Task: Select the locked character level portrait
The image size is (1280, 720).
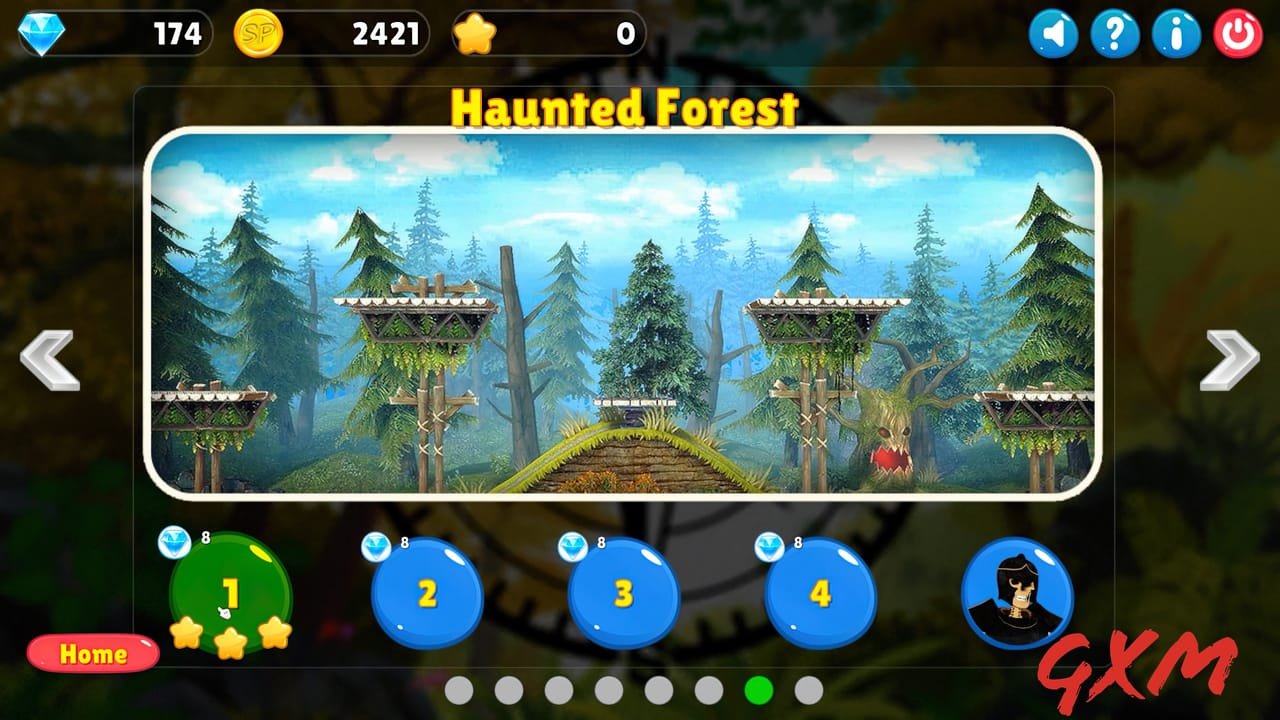Action: (1017, 593)
